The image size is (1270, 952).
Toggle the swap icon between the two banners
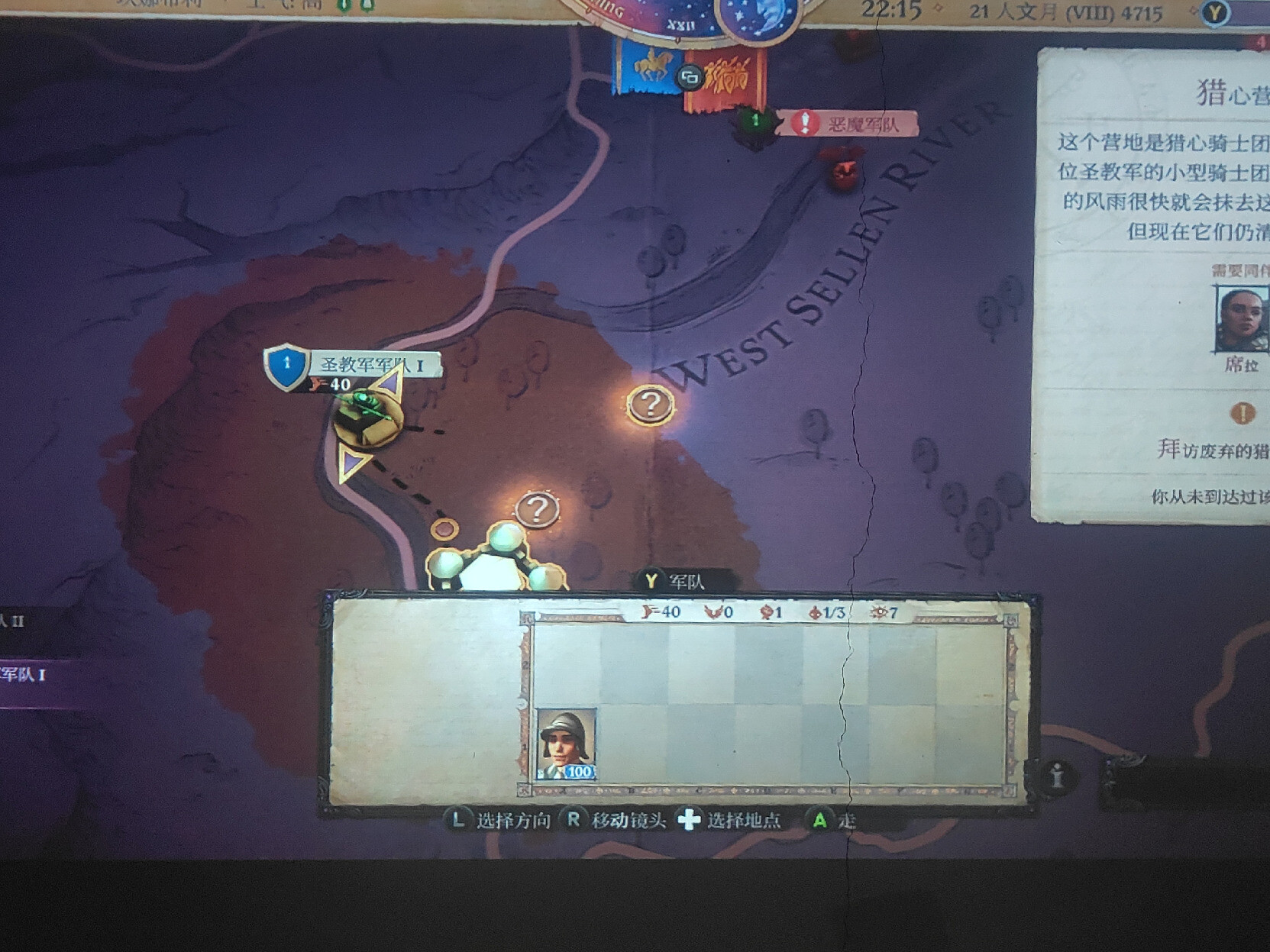[x=690, y=77]
